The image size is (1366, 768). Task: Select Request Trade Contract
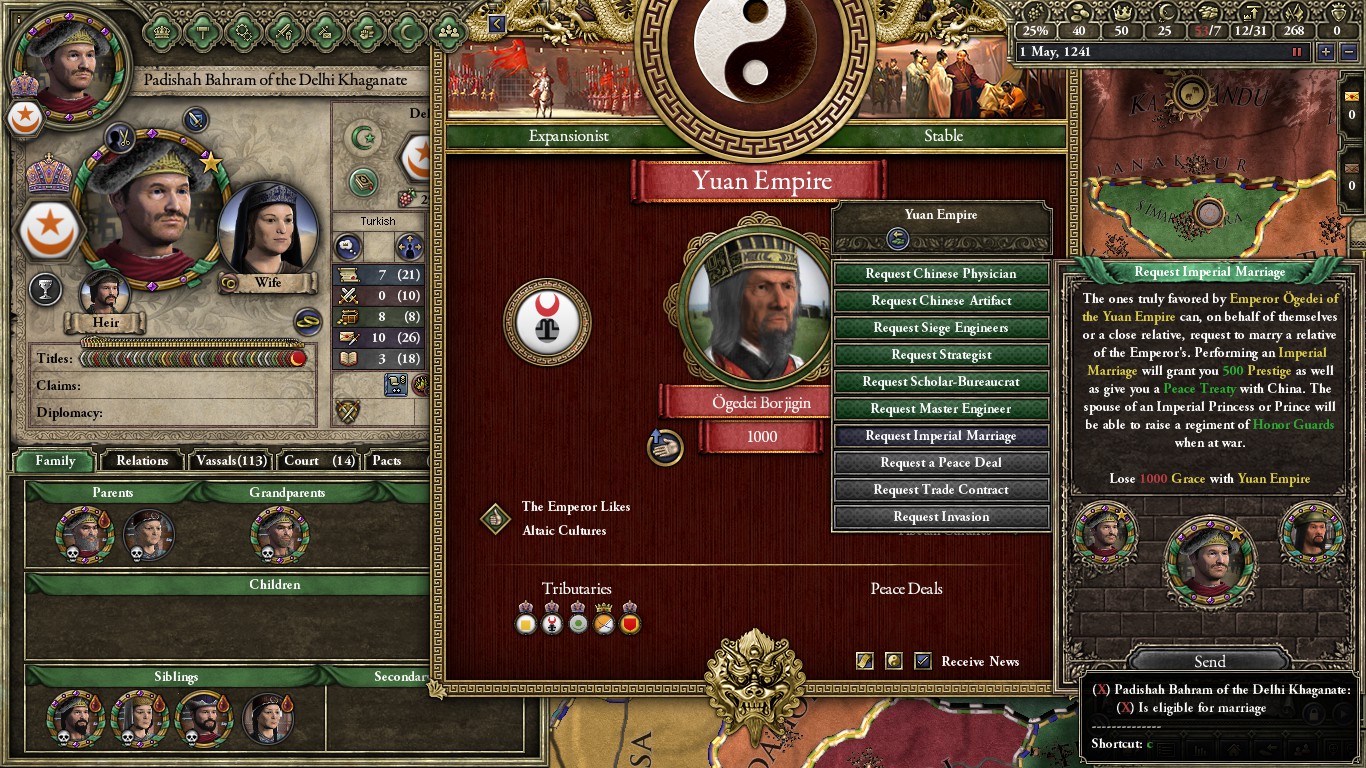[x=941, y=490]
